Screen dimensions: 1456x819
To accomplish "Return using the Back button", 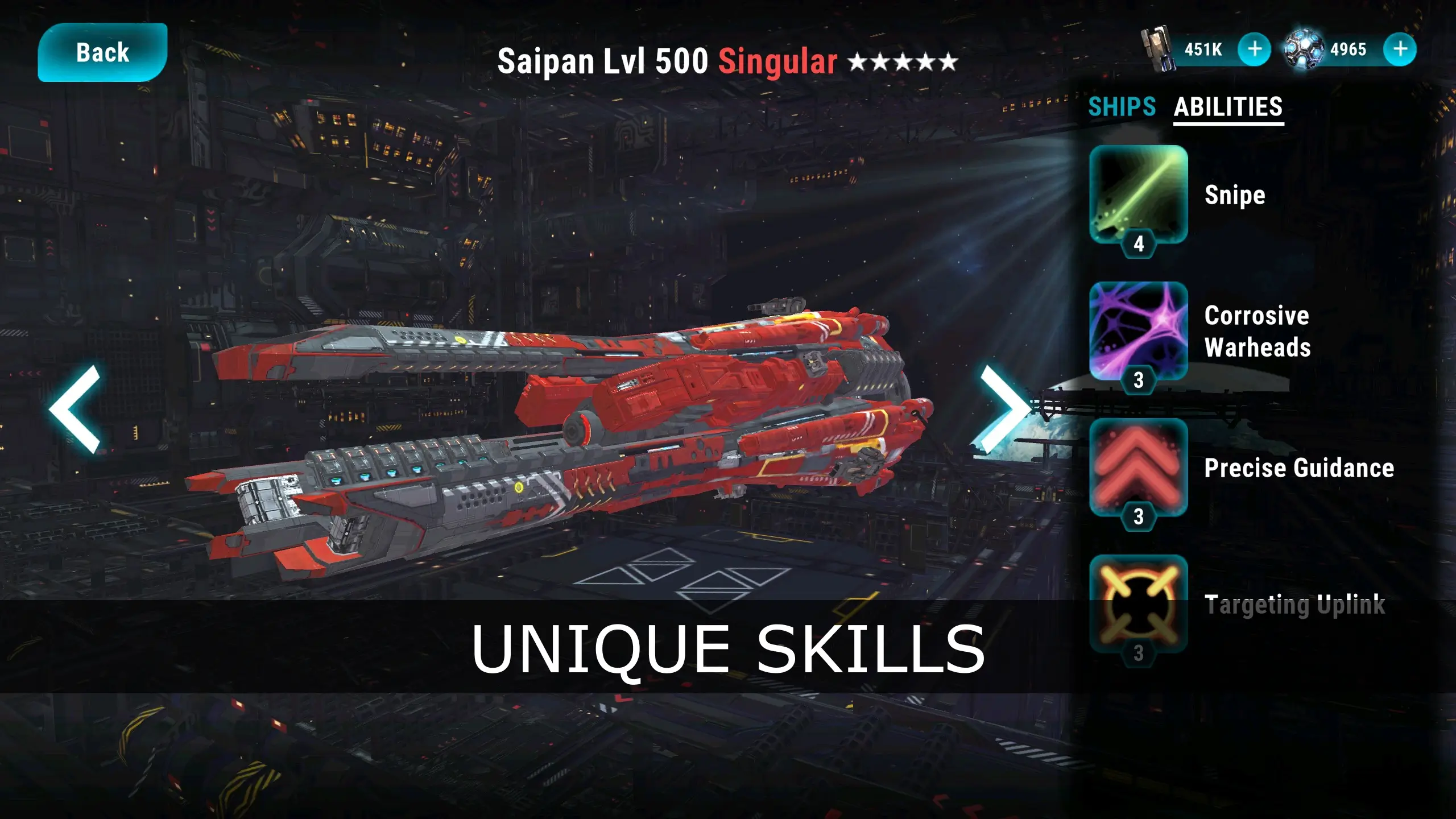I will tap(102, 52).
